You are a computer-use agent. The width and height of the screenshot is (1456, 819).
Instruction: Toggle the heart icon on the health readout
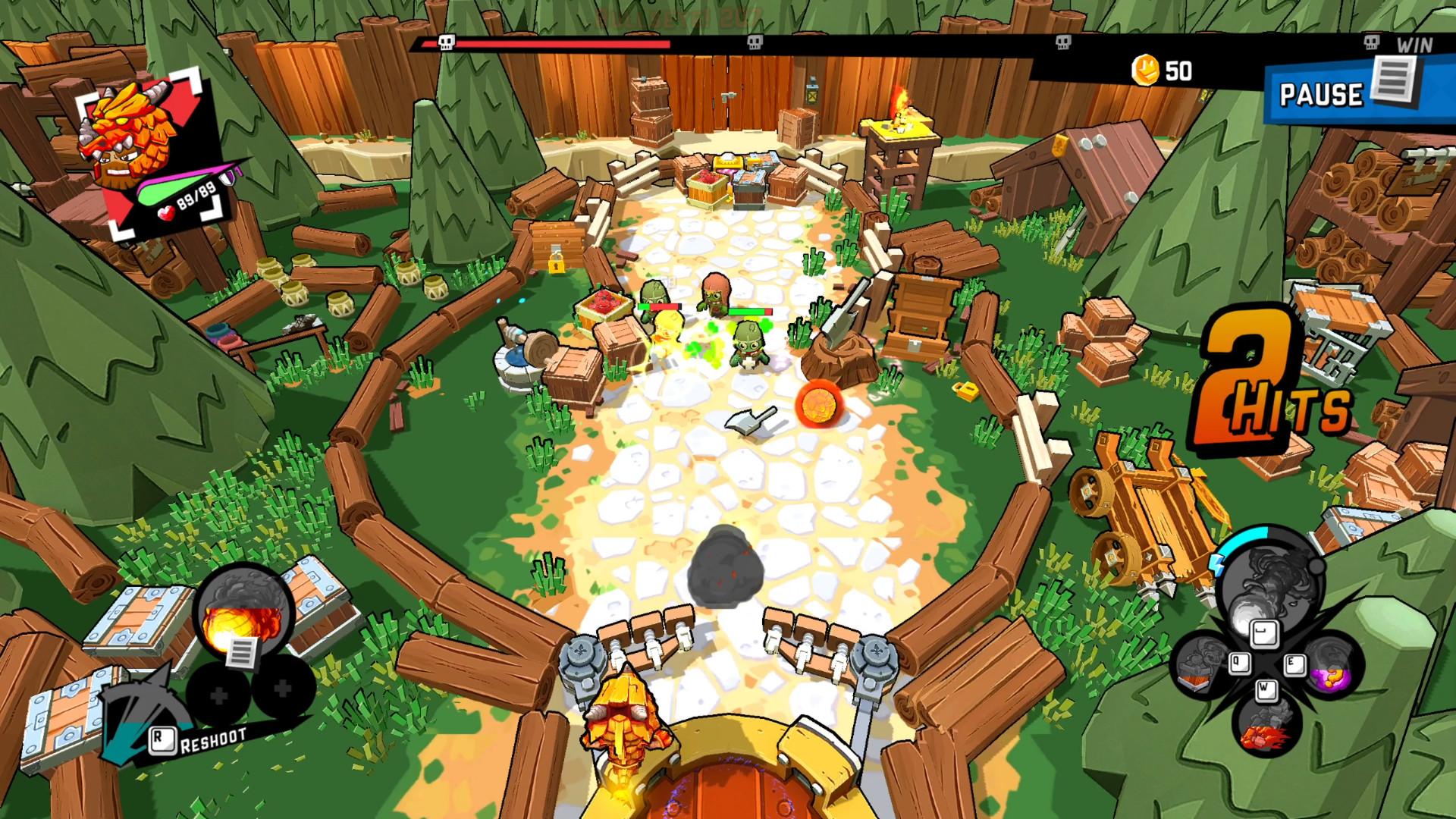click(167, 212)
